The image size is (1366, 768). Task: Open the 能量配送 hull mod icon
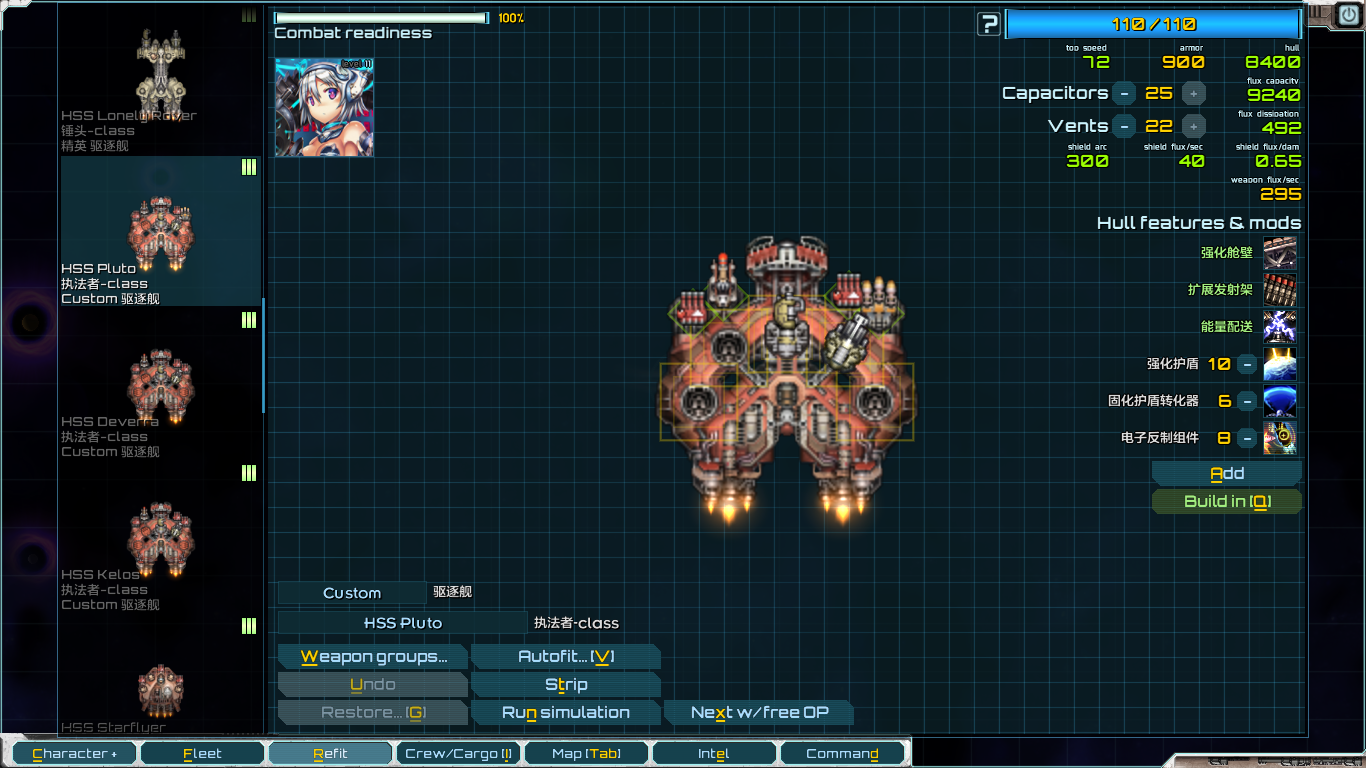point(1279,327)
